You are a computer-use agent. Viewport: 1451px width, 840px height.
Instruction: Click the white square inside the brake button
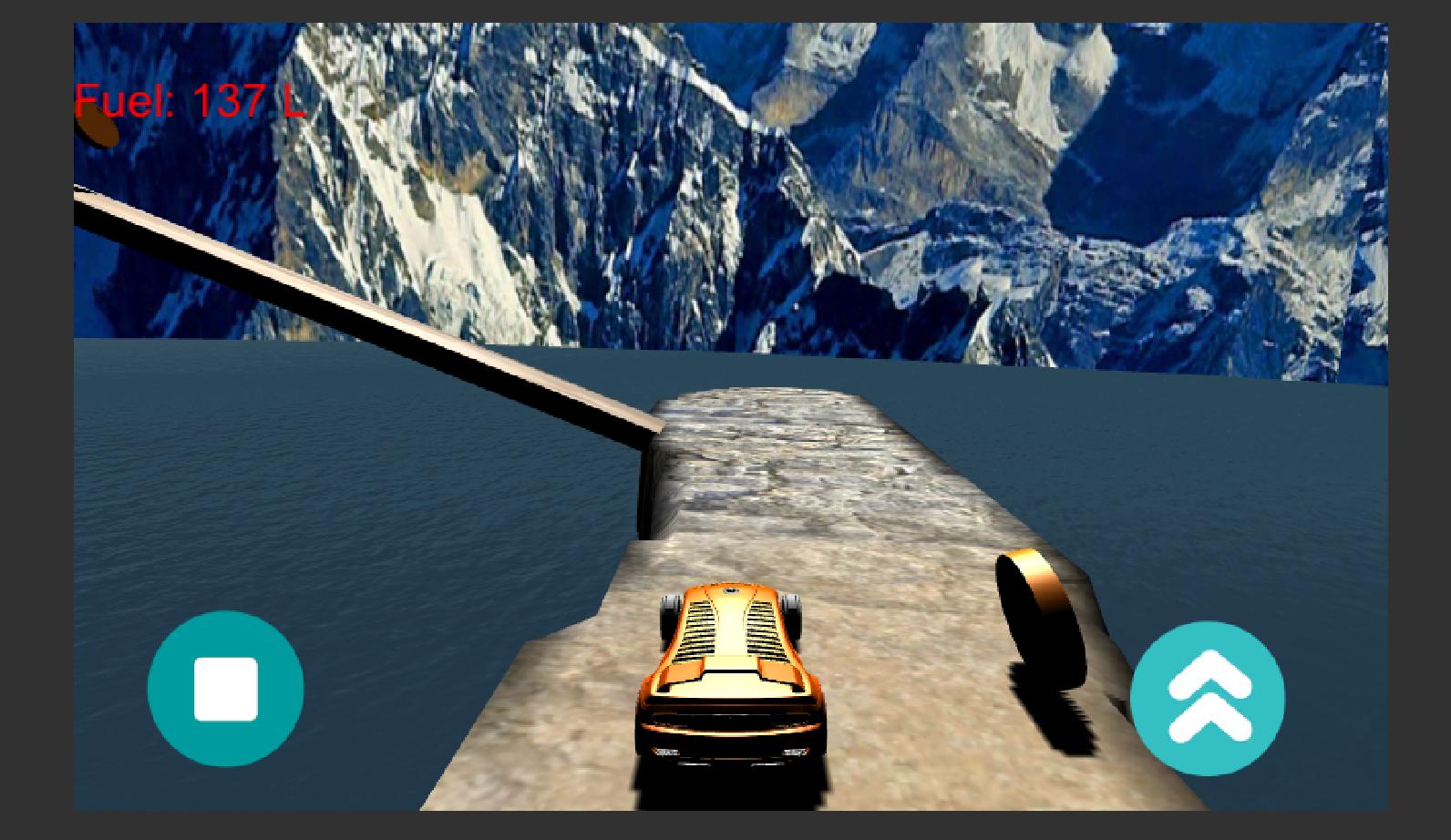[x=226, y=690]
